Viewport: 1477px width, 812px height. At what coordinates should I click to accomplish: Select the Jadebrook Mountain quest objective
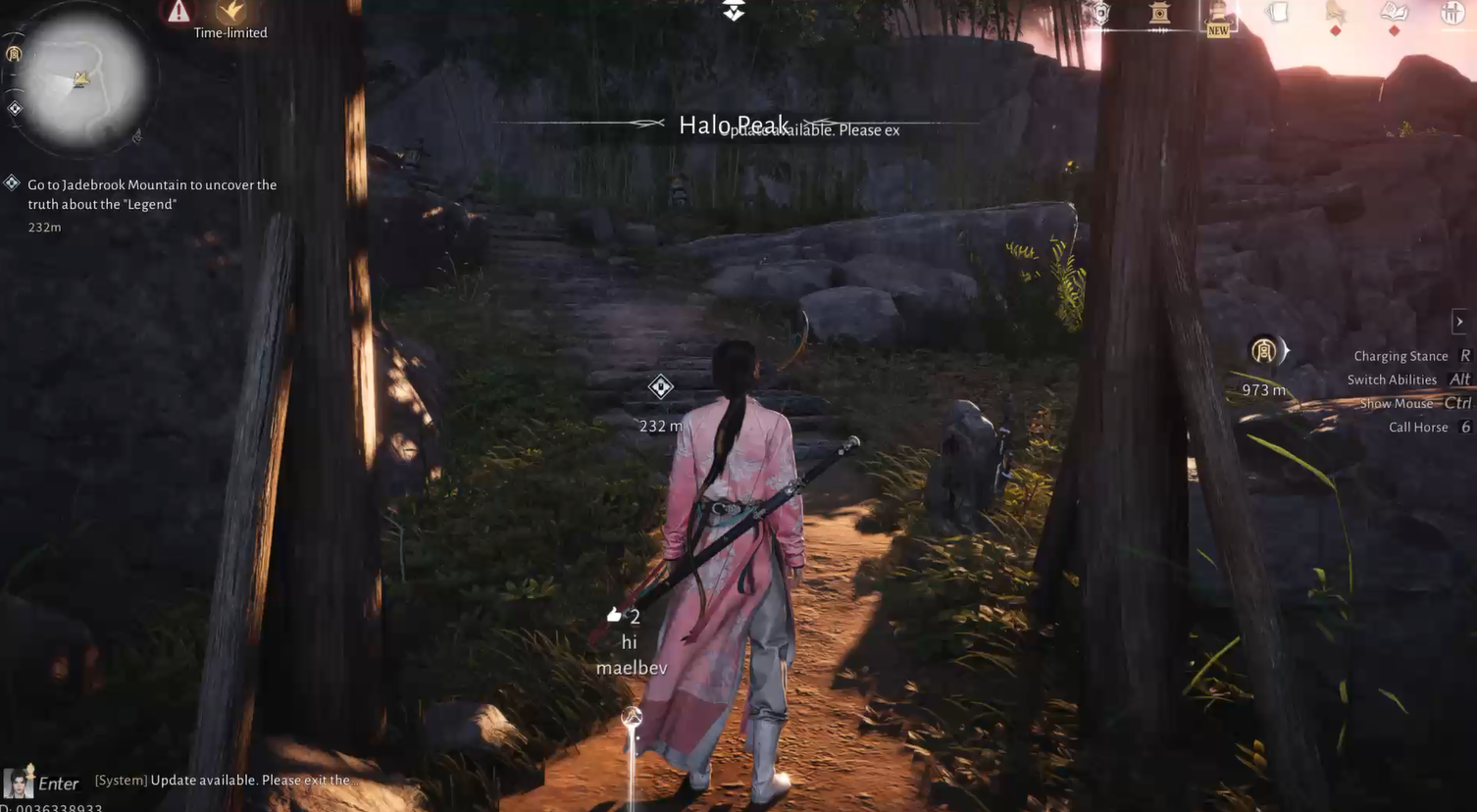152,192
